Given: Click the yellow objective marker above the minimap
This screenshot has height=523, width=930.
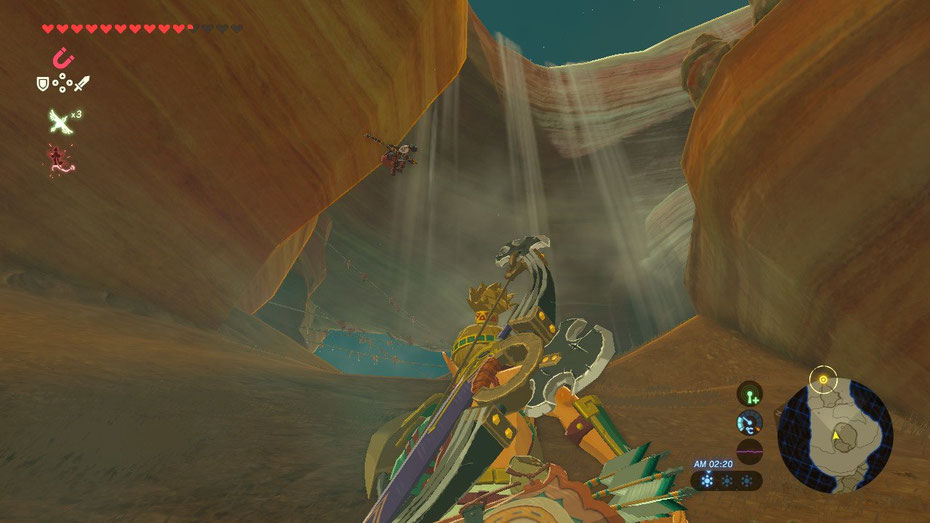Looking at the screenshot, I should pyautogui.click(x=823, y=379).
